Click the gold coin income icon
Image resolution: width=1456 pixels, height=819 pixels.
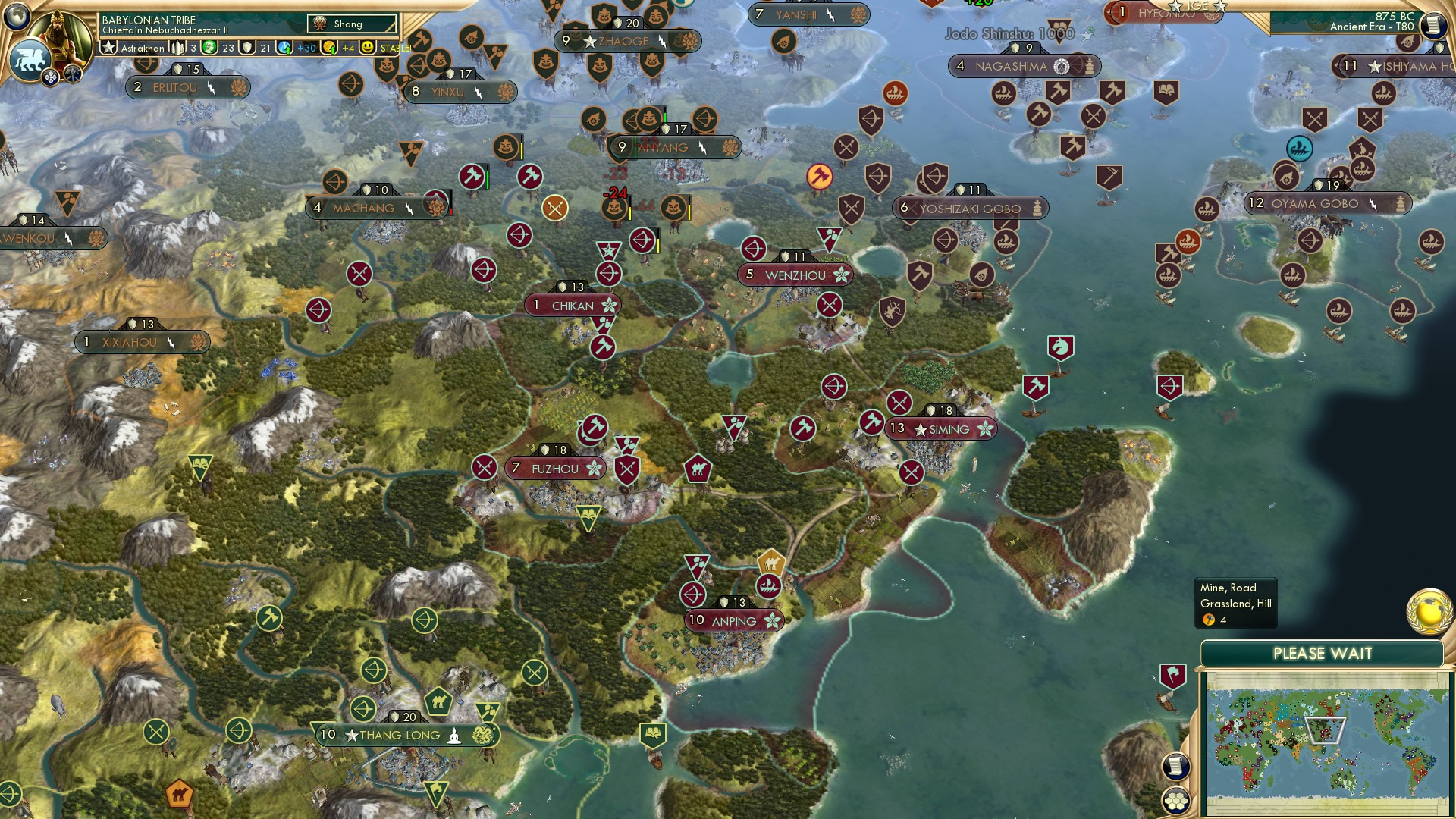click(x=329, y=48)
